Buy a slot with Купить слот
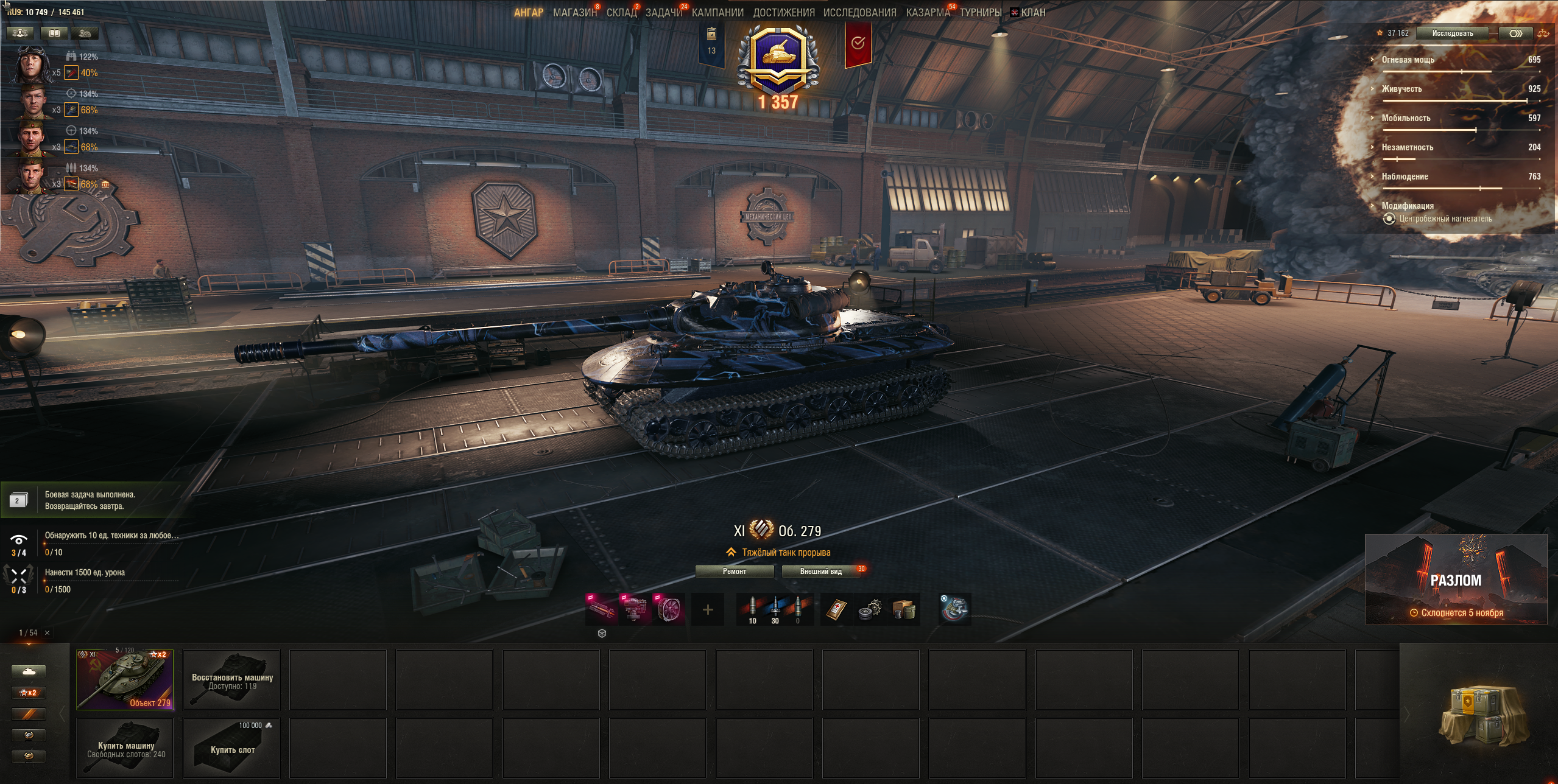The image size is (1558, 784). (231, 748)
